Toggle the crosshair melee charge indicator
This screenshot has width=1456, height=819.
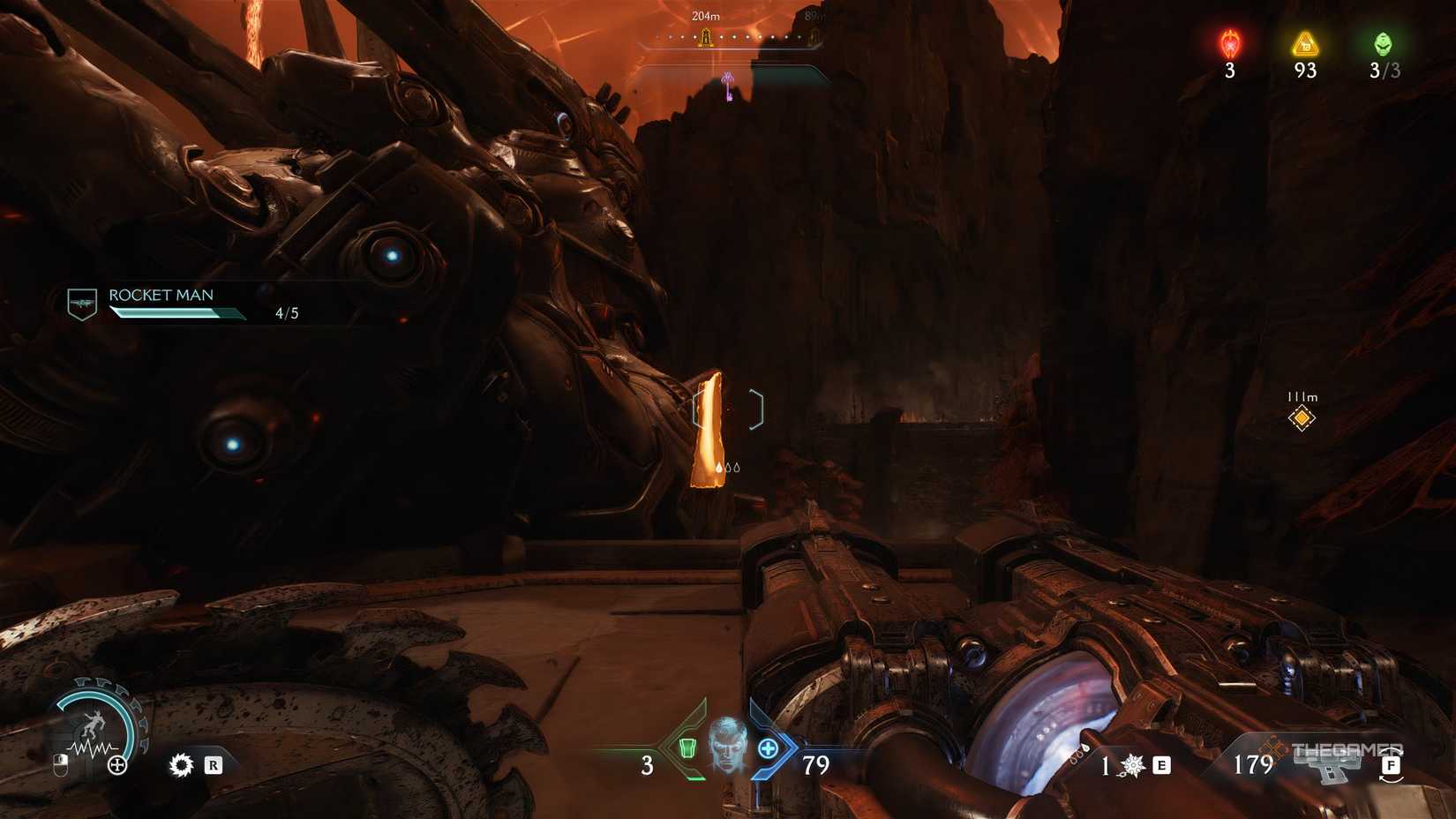click(729, 465)
